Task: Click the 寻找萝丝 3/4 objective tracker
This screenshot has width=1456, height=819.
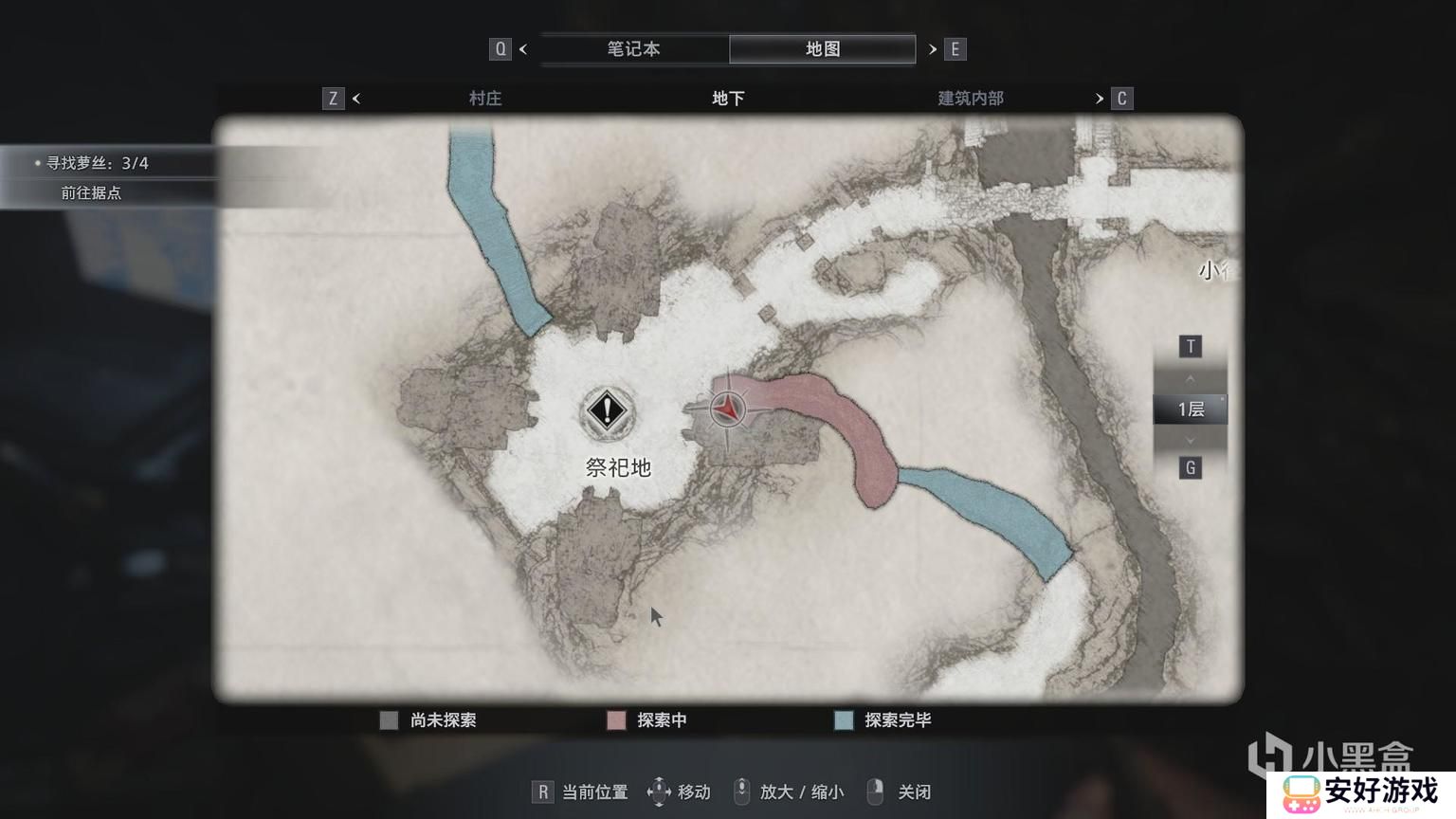Action: [98, 163]
